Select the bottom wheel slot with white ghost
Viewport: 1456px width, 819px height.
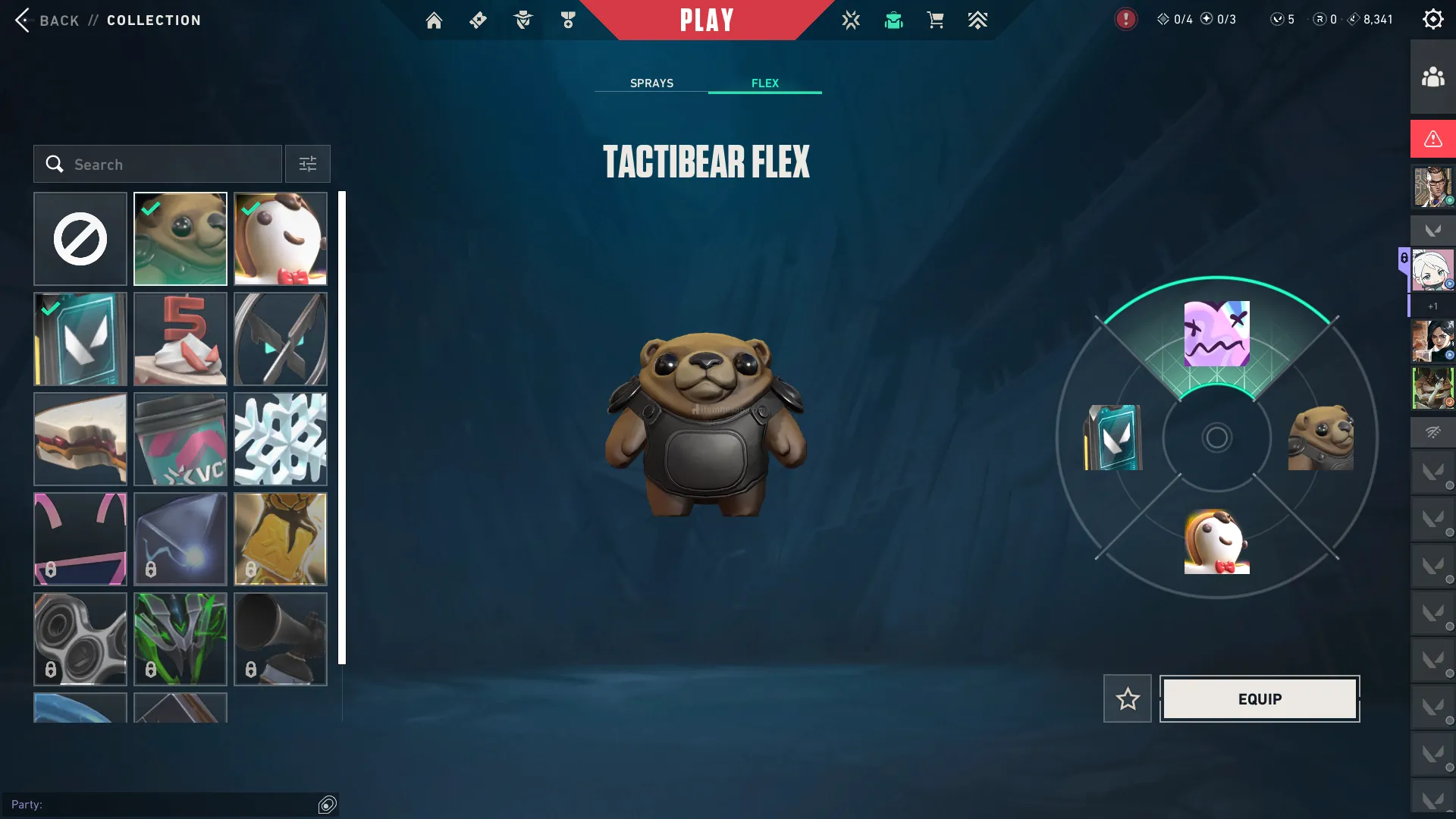point(1216,541)
